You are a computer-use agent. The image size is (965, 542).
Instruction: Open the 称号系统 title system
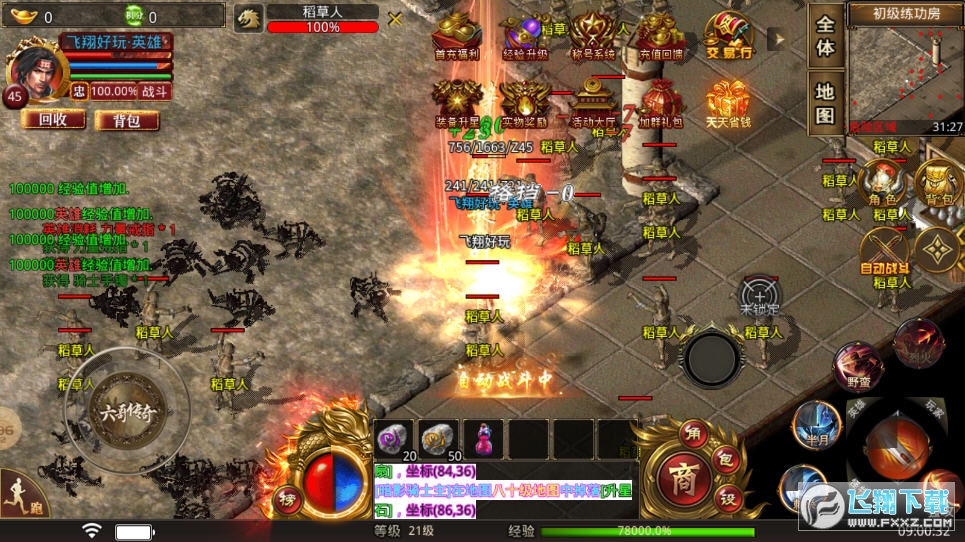(x=592, y=37)
